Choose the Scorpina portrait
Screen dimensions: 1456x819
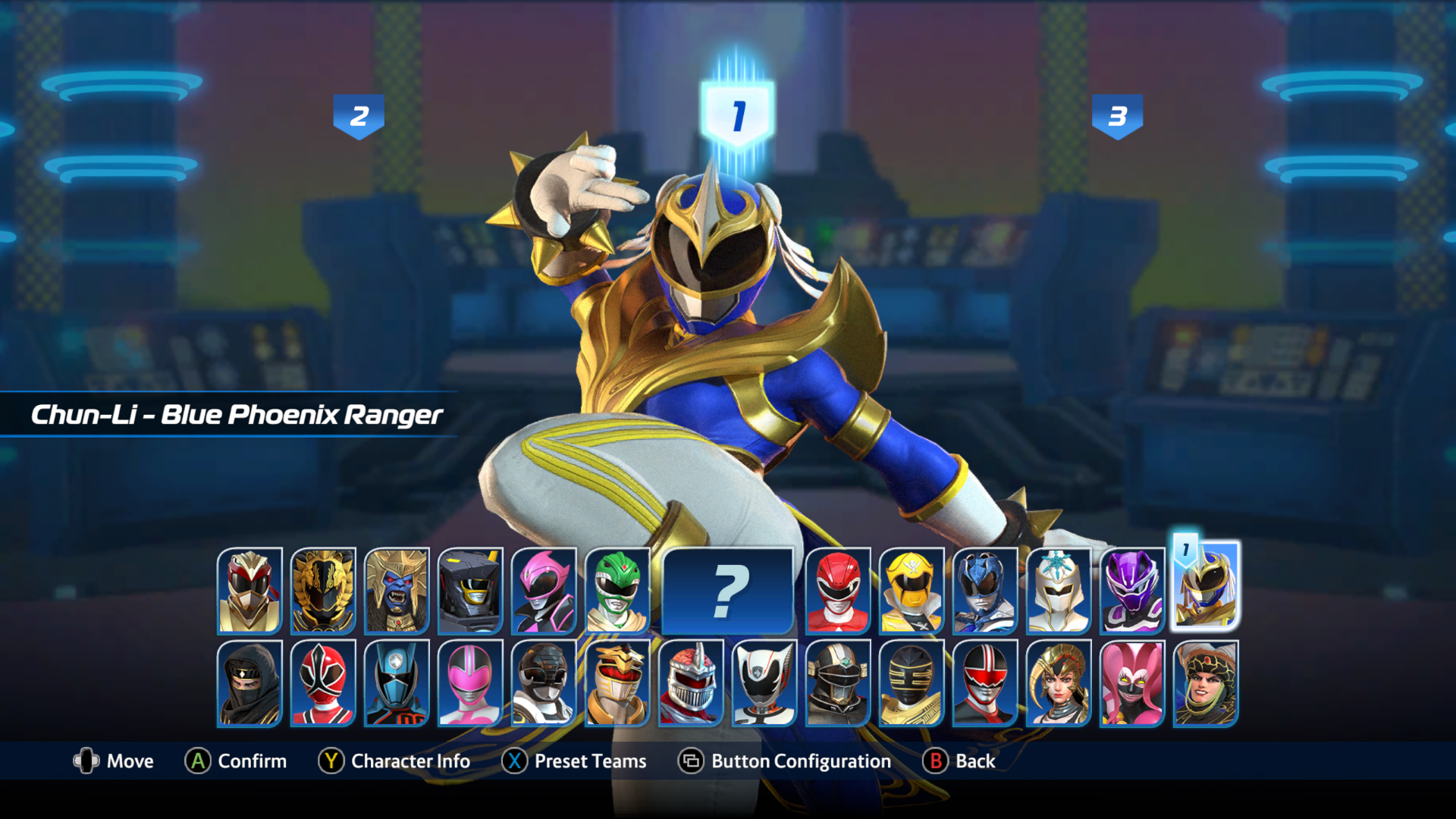tap(1058, 683)
